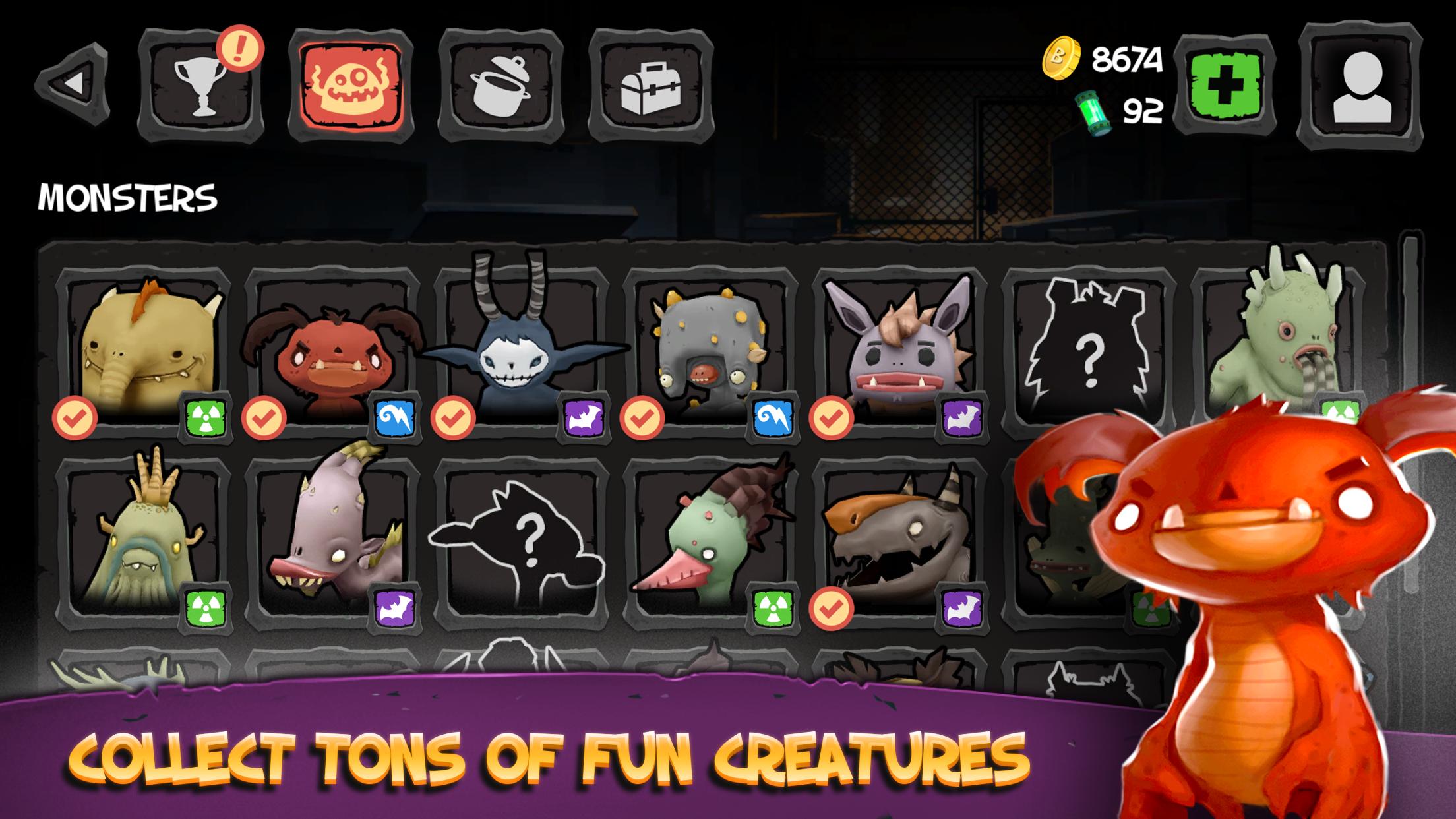Screen dimensions: 1456x819
Task: Click the back arrow to collapse this screen
Action: [73, 82]
